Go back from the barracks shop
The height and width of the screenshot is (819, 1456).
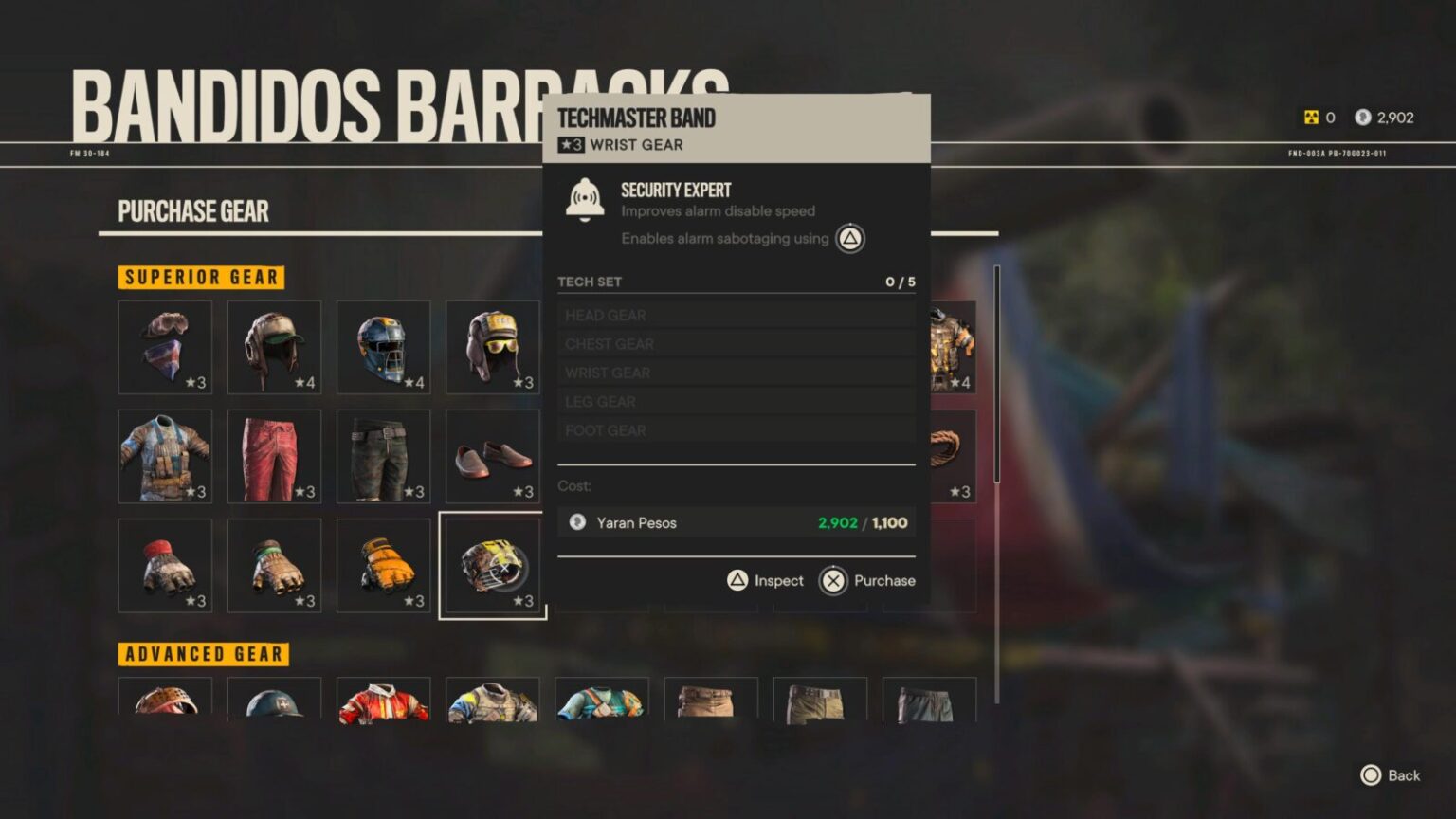pos(1391,775)
